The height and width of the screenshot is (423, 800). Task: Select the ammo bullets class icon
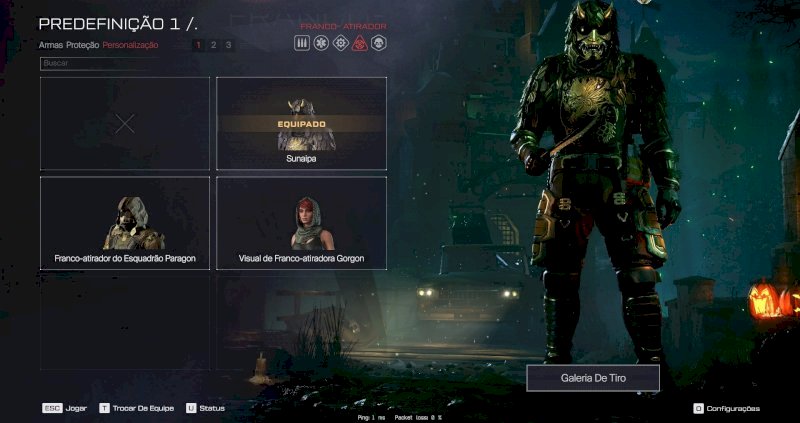(302, 43)
